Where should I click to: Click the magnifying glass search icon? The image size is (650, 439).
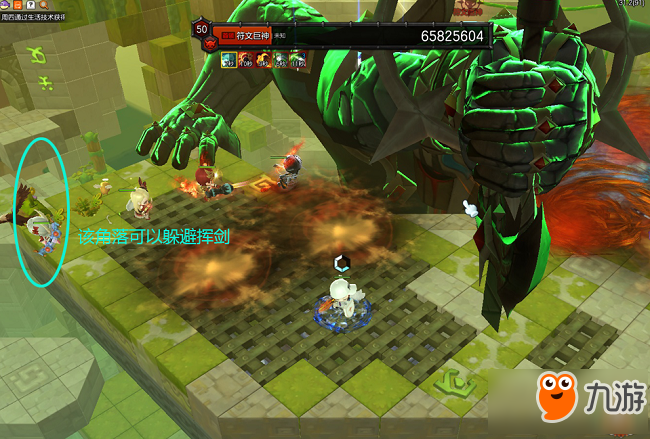[x=46, y=6]
